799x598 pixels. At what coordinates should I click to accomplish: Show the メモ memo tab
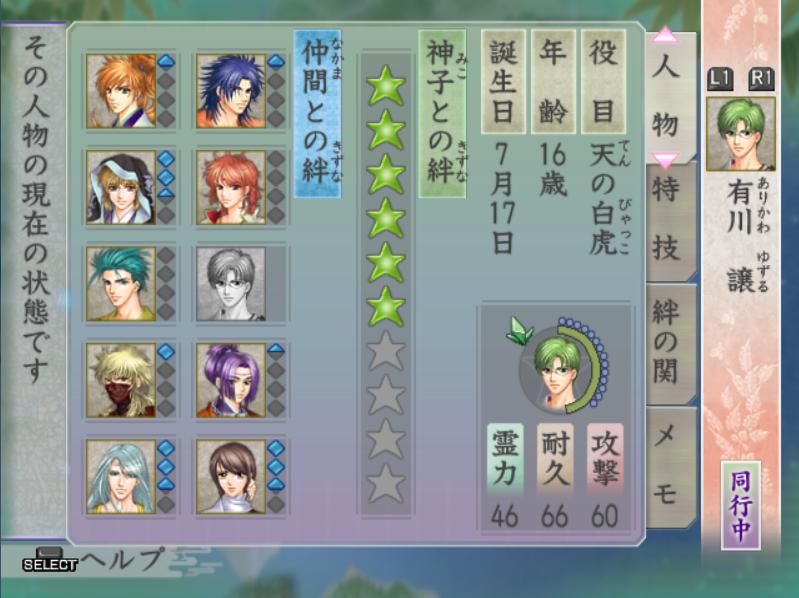[666, 462]
